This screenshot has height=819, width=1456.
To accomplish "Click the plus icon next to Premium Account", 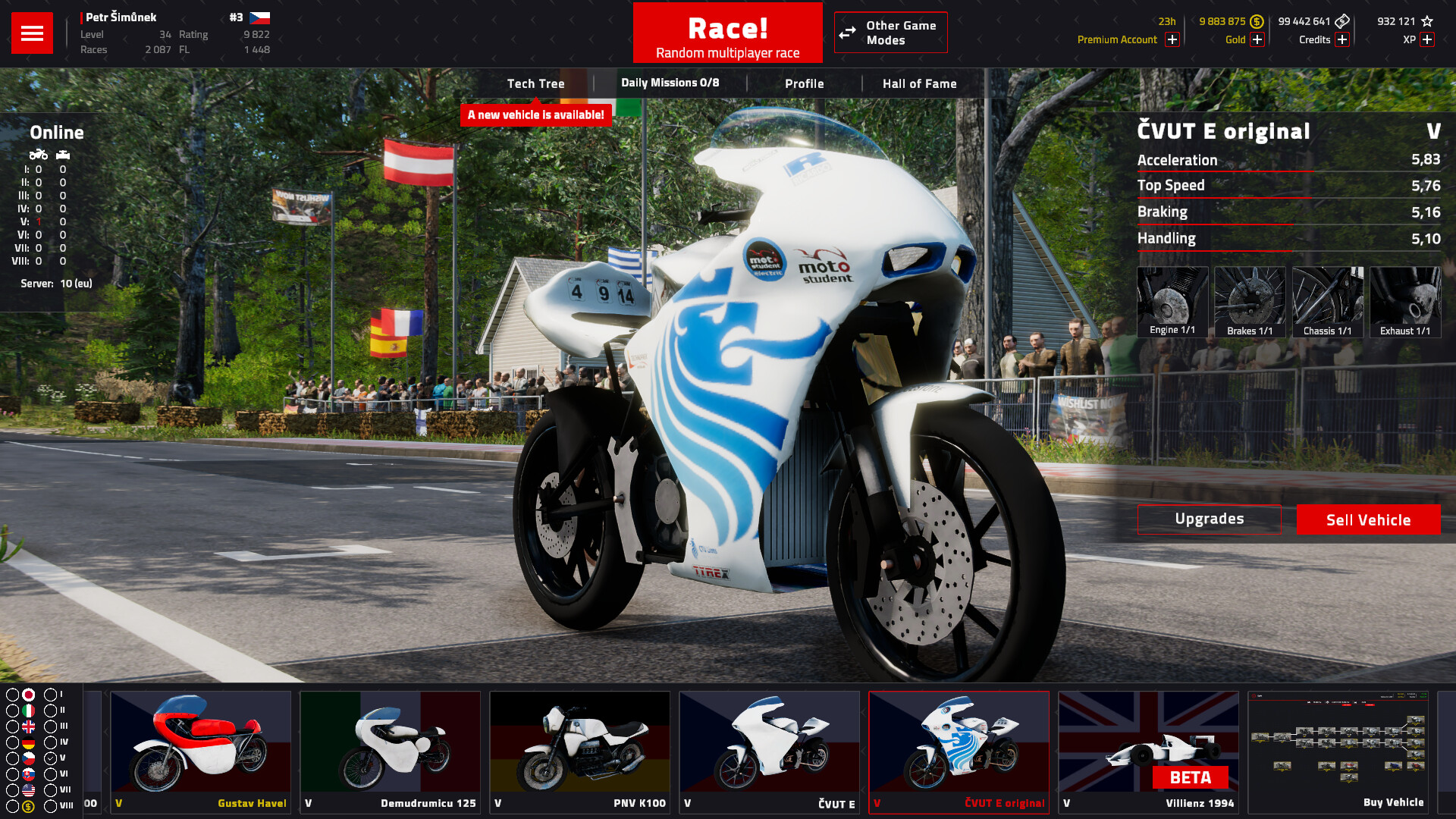I will (1172, 39).
